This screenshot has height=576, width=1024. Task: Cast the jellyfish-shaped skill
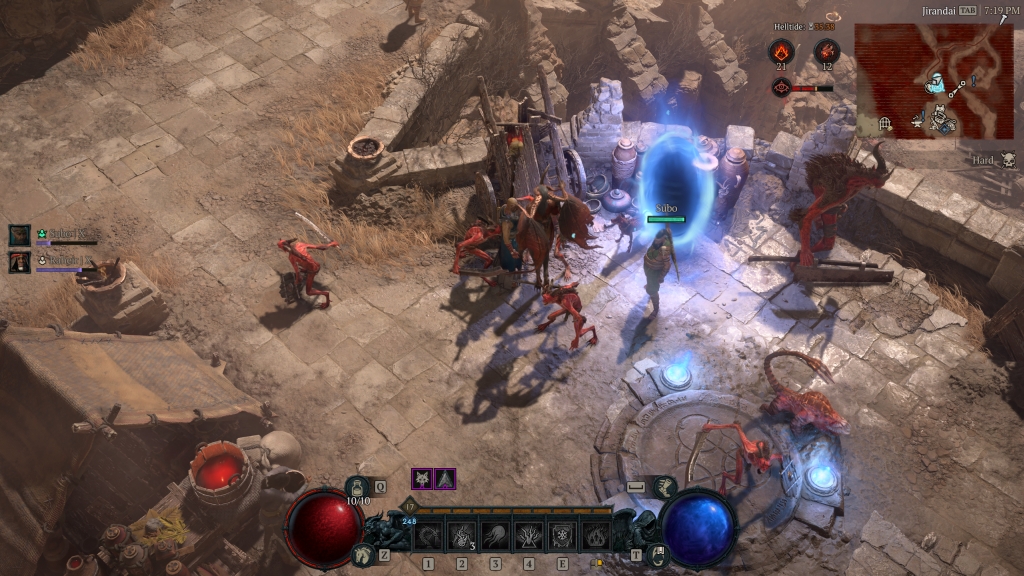click(495, 536)
